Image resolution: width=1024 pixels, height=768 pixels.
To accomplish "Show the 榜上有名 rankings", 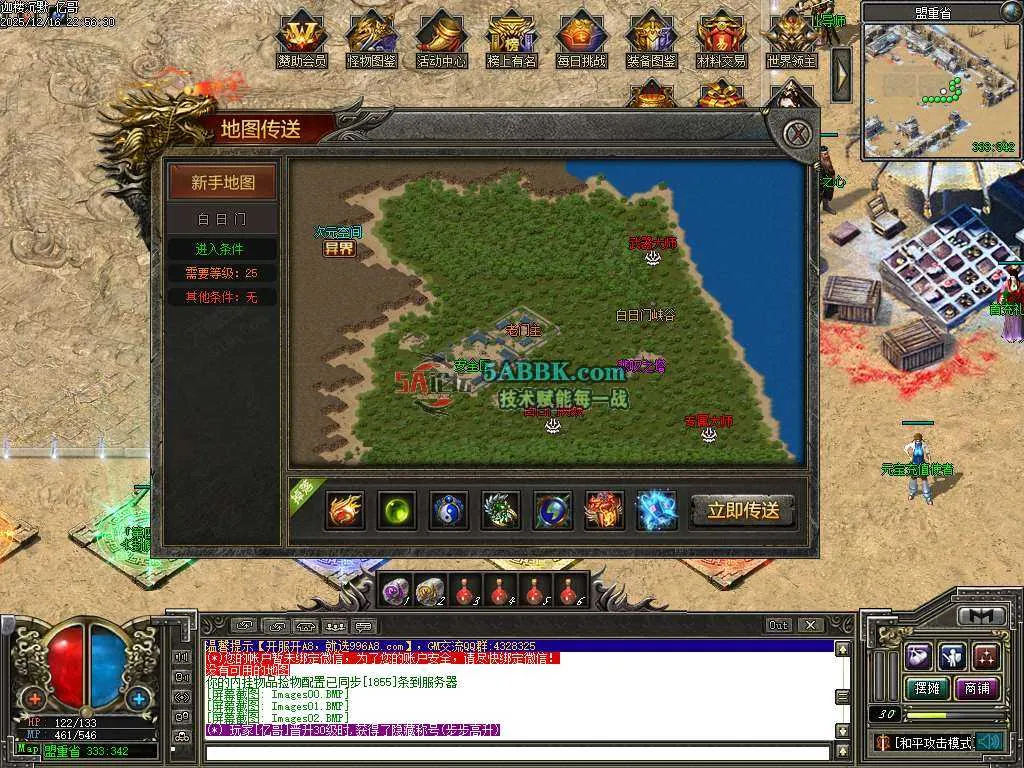I will (x=511, y=38).
